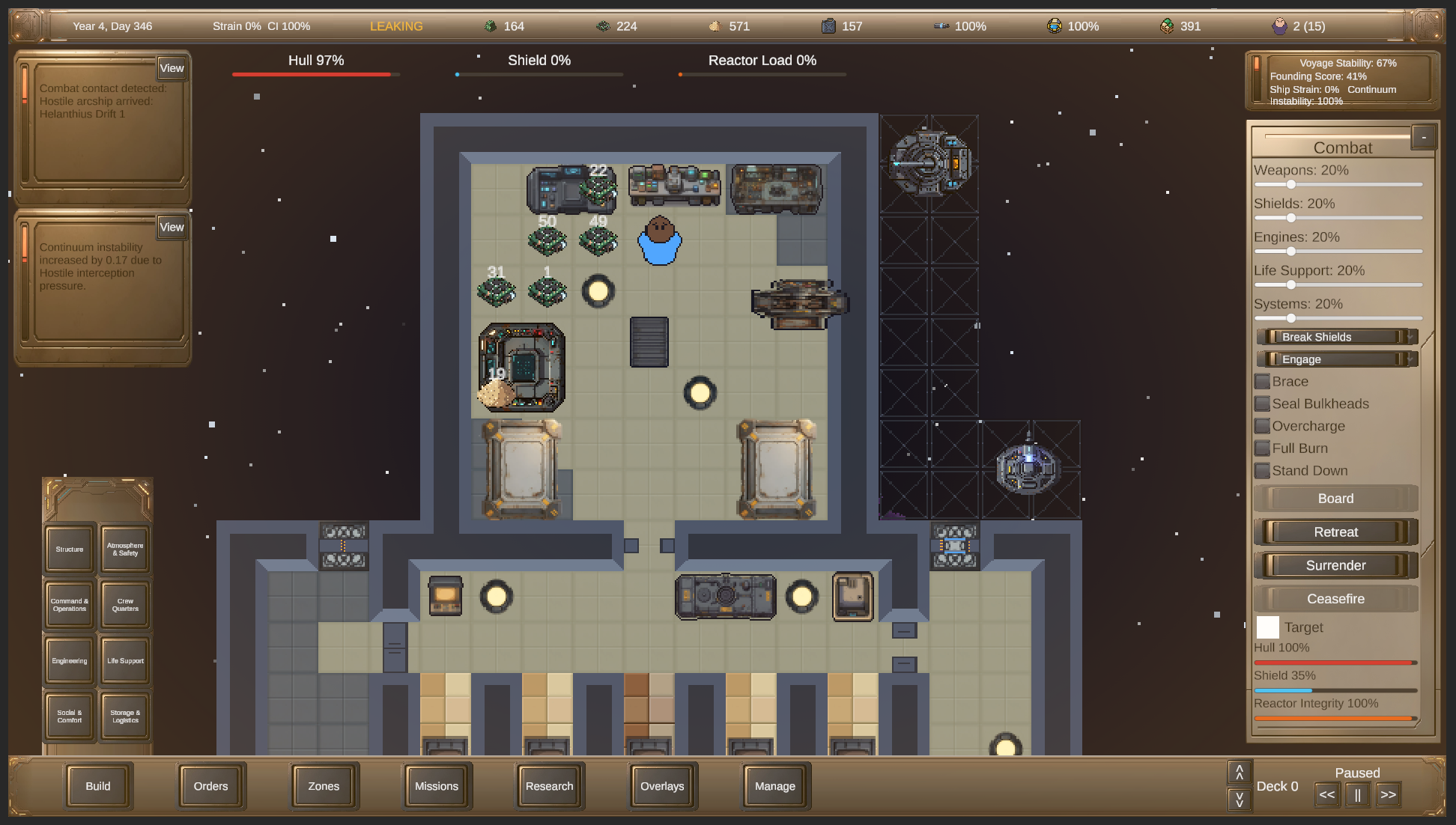Open the Manage panel
The image size is (1456, 825).
(x=775, y=786)
